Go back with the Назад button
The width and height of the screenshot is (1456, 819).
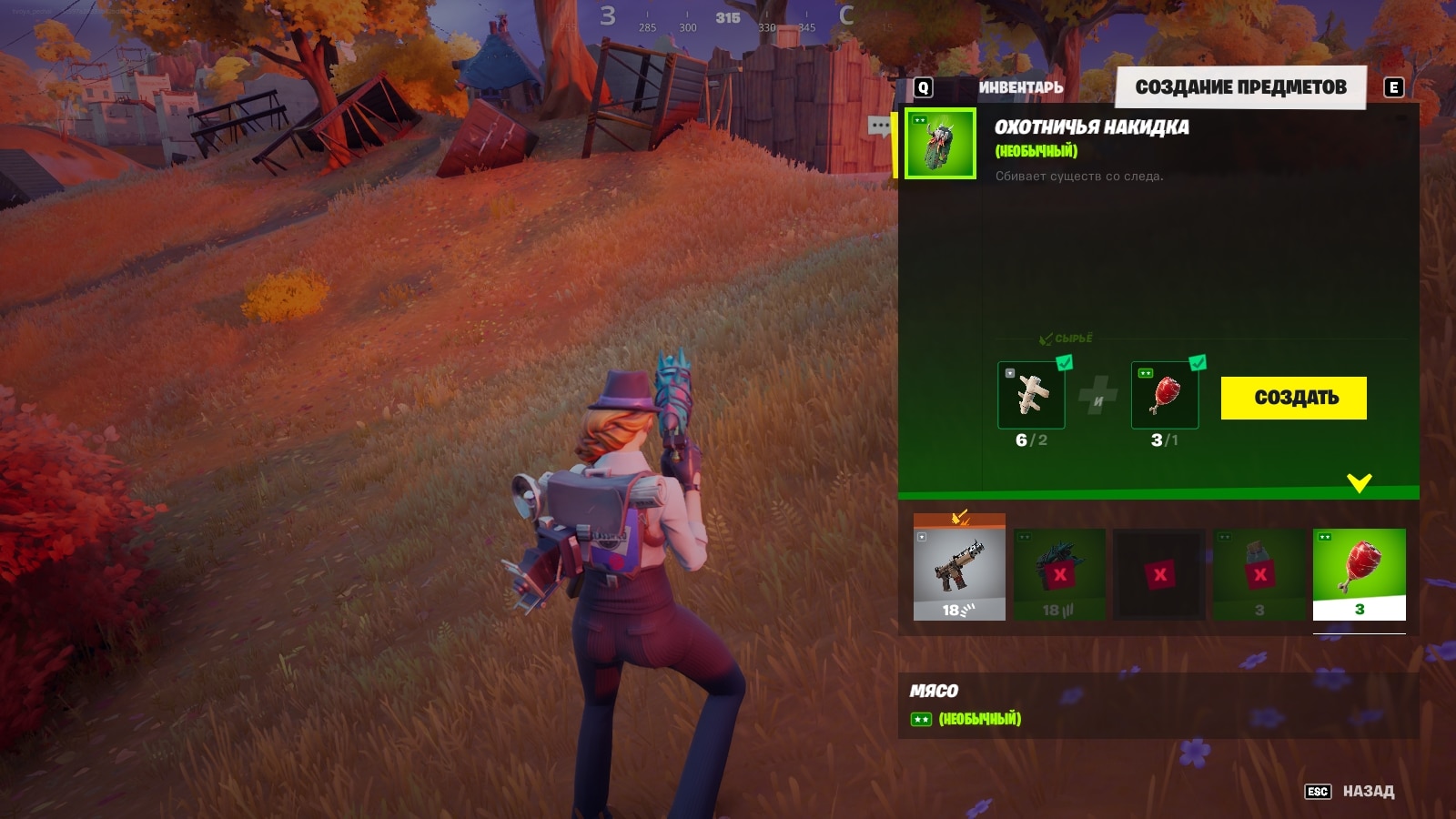click(1367, 792)
